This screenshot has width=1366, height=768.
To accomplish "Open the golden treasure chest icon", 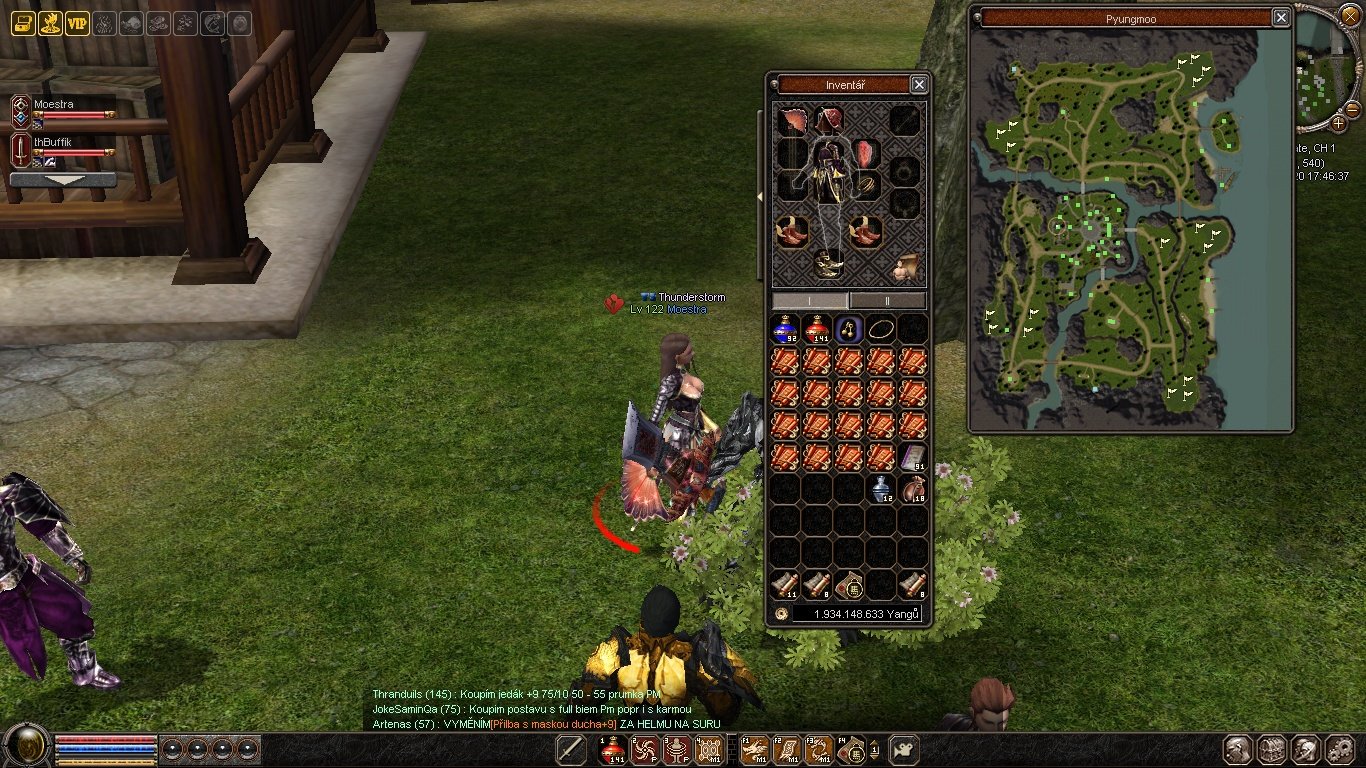I will point(23,24).
